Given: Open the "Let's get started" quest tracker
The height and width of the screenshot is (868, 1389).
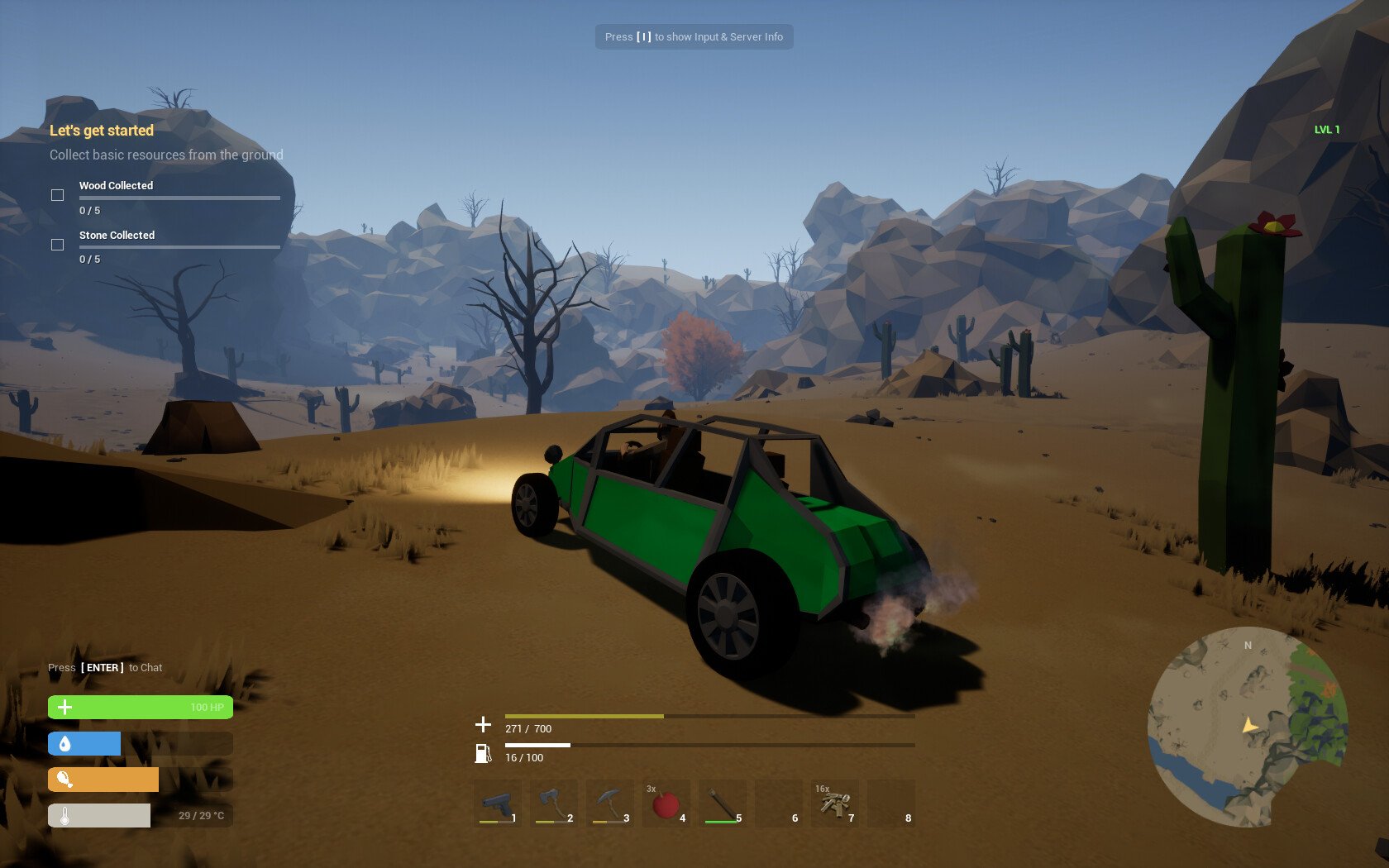Looking at the screenshot, I should tap(102, 131).
